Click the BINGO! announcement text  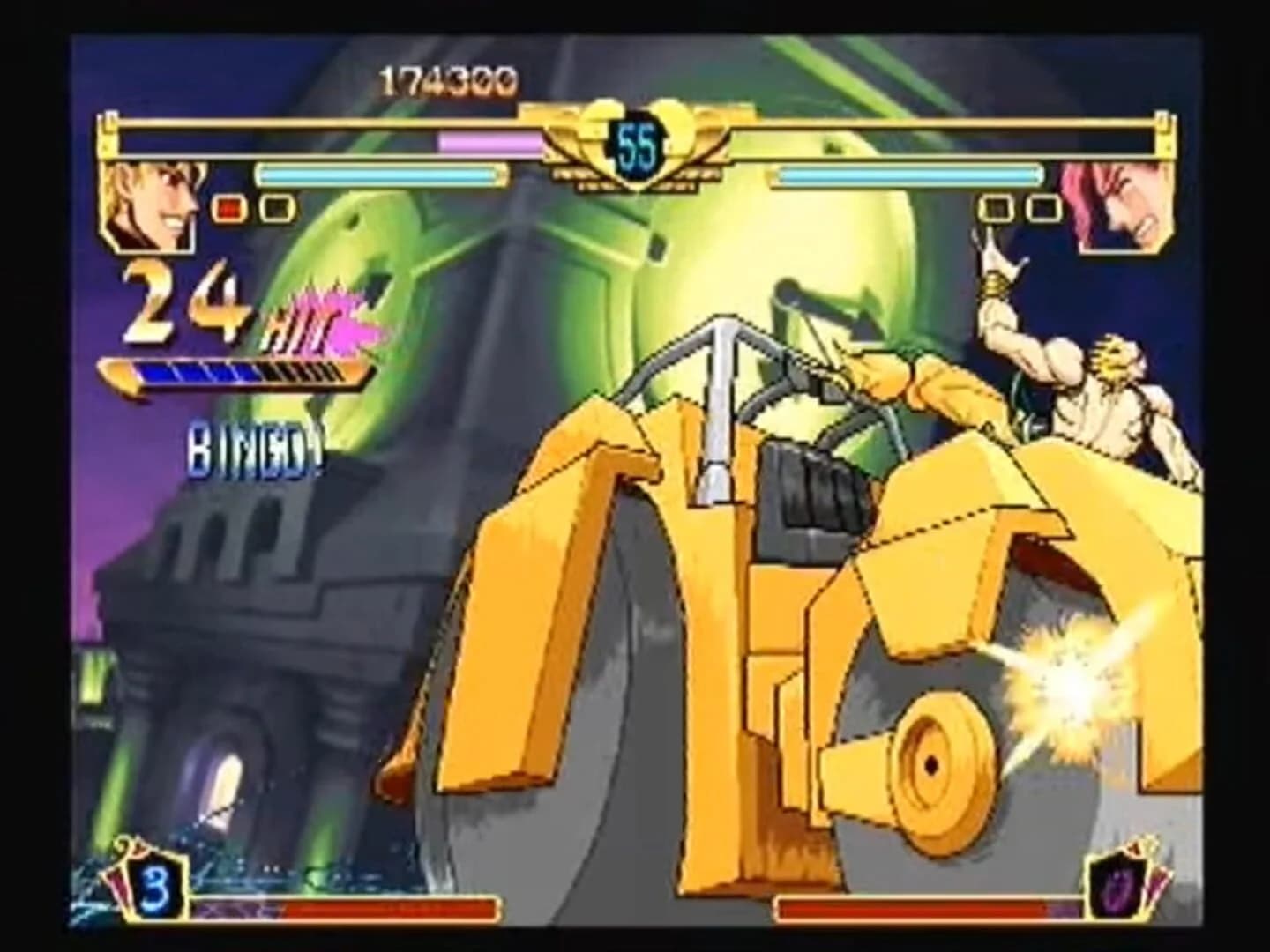[250, 451]
